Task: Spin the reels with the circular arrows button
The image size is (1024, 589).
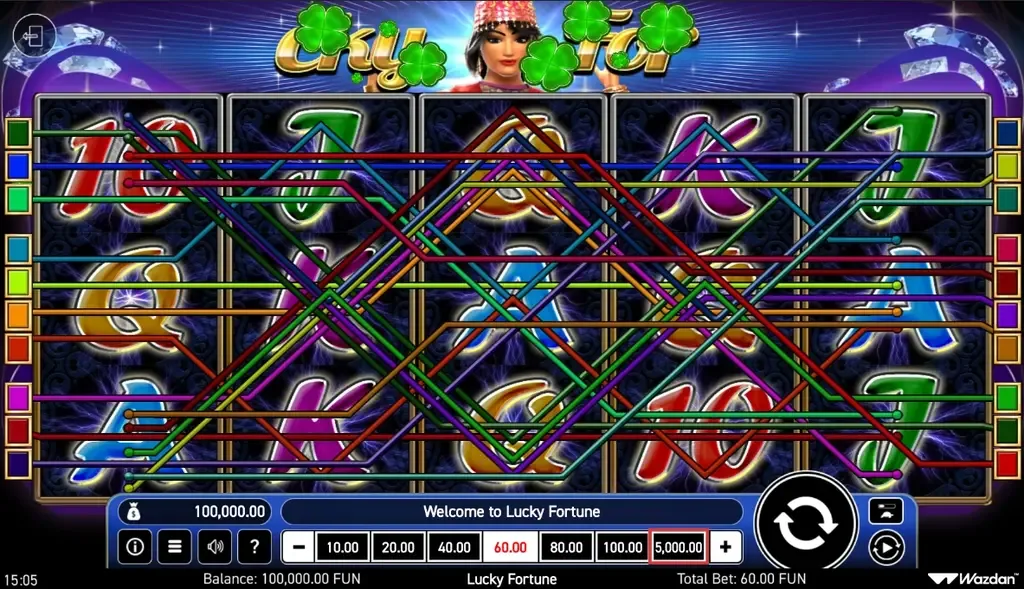Action: coord(806,526)
